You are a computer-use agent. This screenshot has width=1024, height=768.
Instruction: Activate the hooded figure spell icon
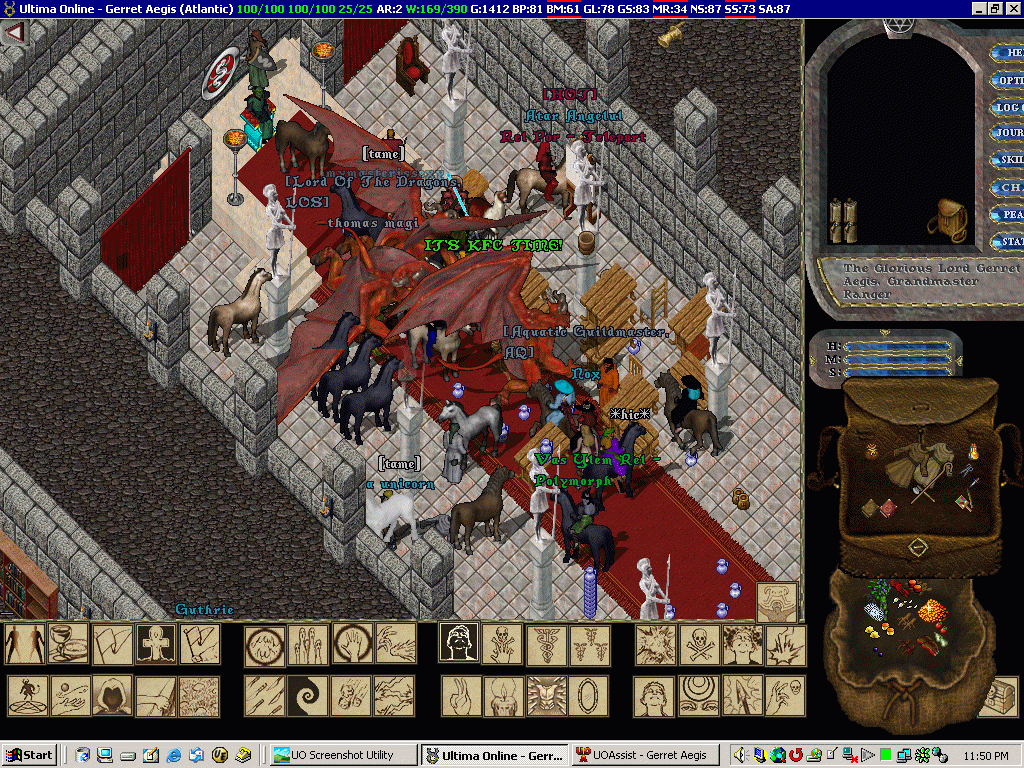coord(112,695)
